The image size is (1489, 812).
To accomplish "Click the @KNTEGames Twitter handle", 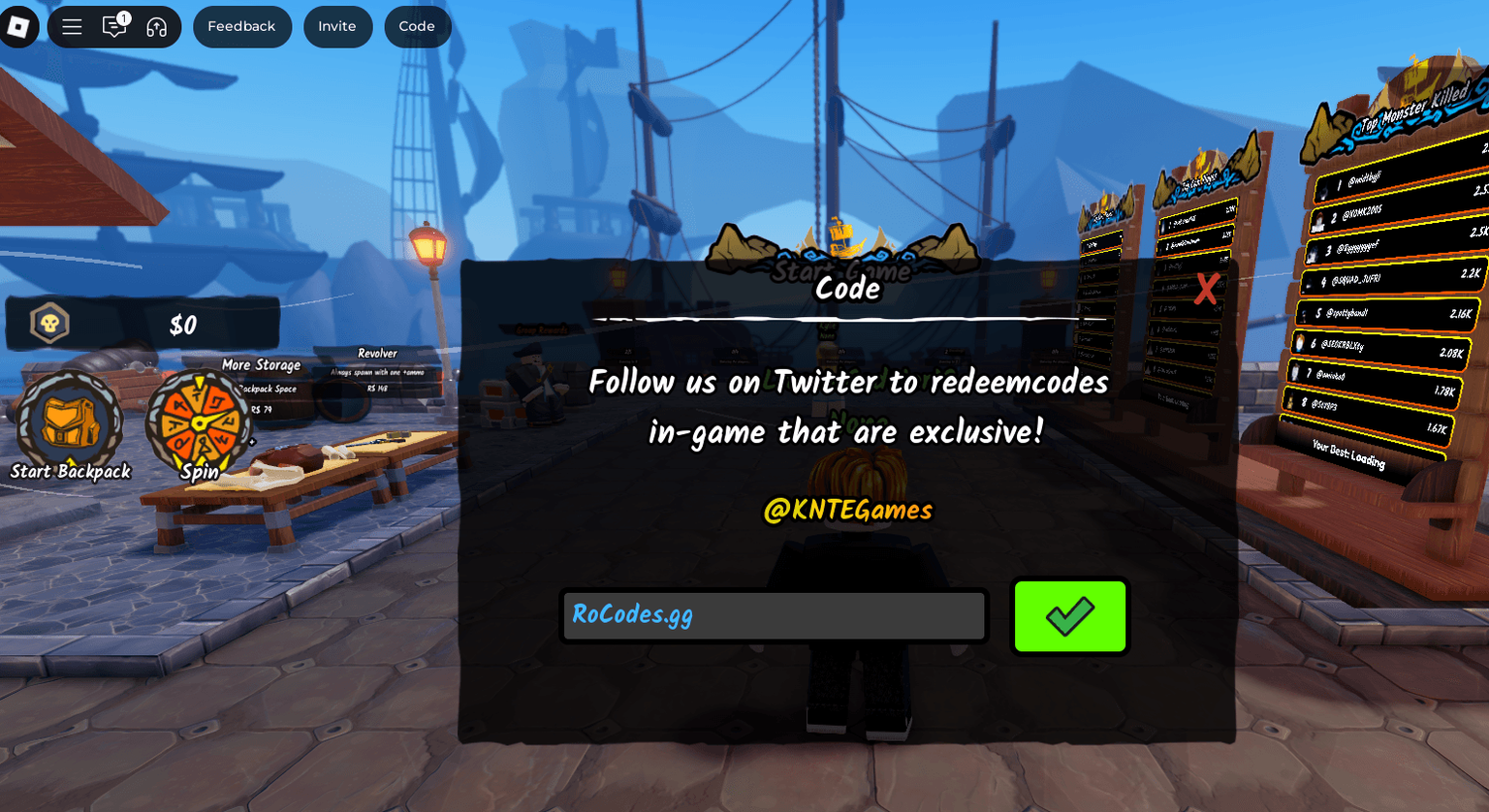I will pos(846,508).
